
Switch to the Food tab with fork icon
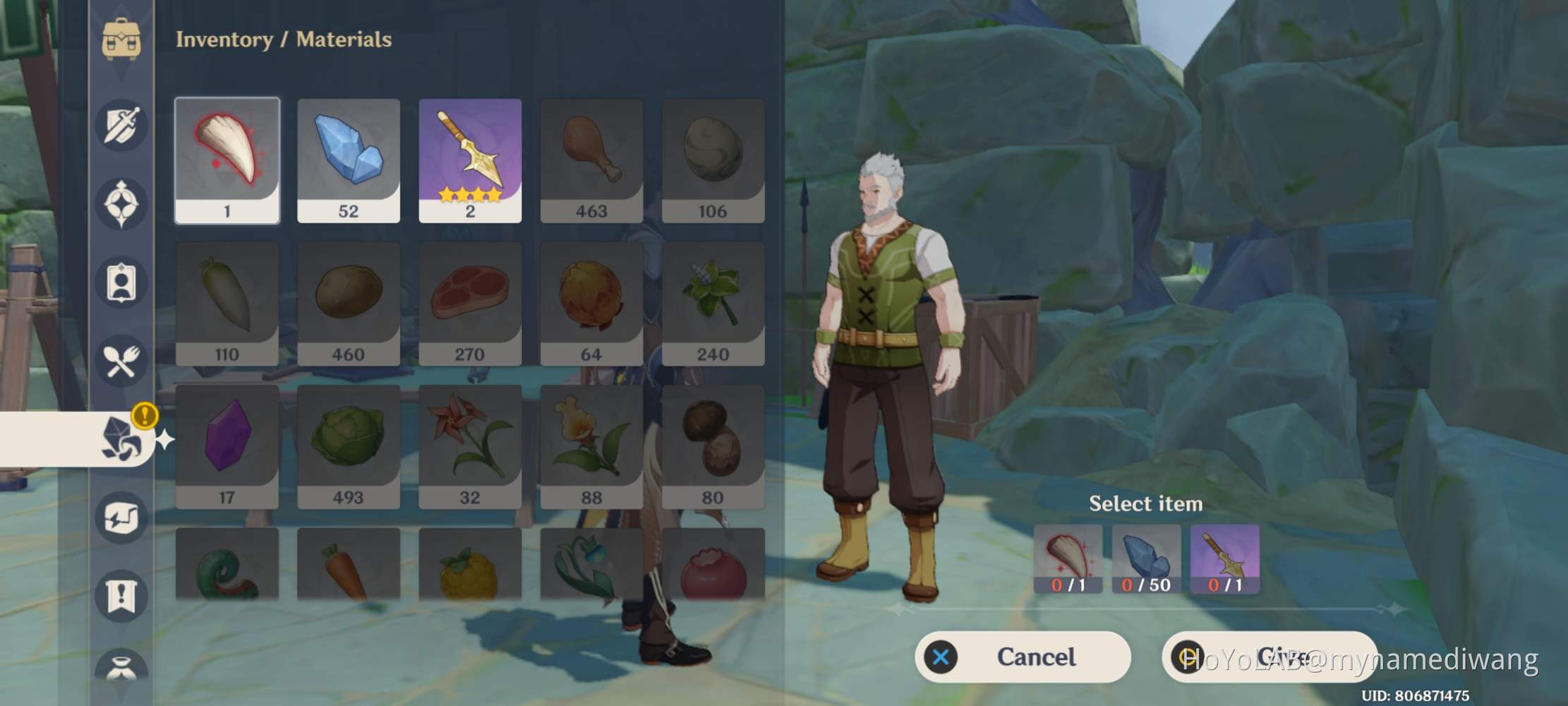[121, 361]
